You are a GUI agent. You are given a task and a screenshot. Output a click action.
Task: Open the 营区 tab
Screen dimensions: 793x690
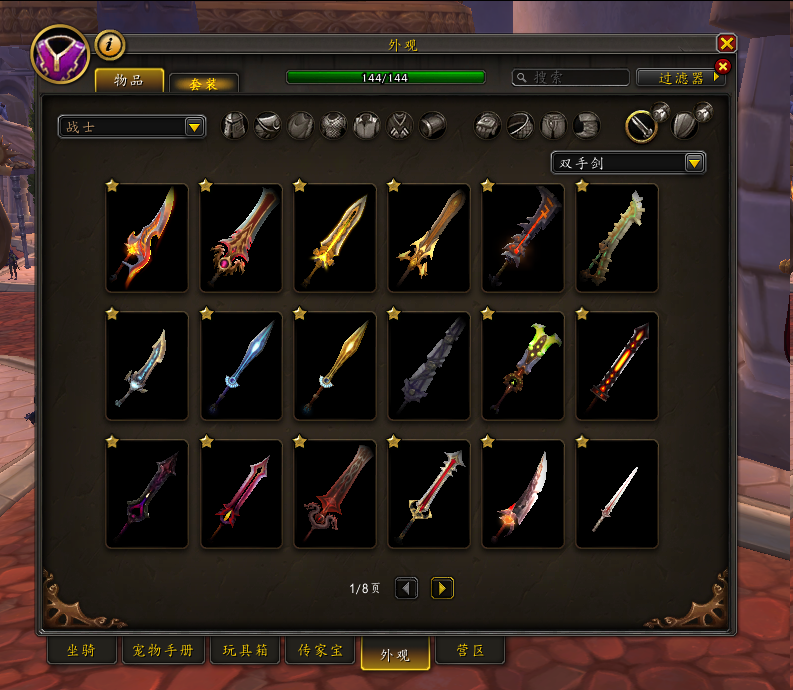(470, 651)
